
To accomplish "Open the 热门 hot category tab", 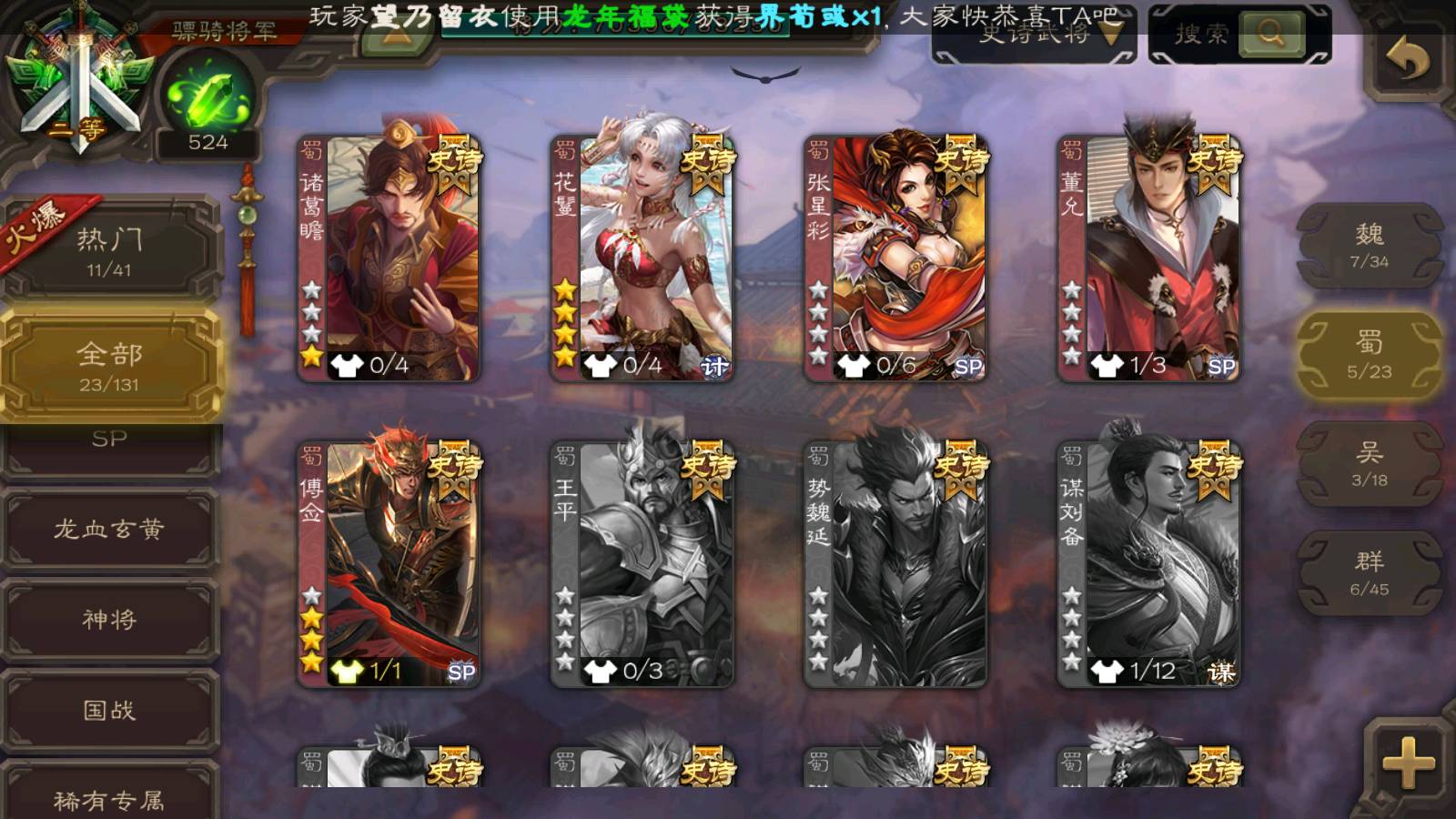I will [x=109, y=250].
